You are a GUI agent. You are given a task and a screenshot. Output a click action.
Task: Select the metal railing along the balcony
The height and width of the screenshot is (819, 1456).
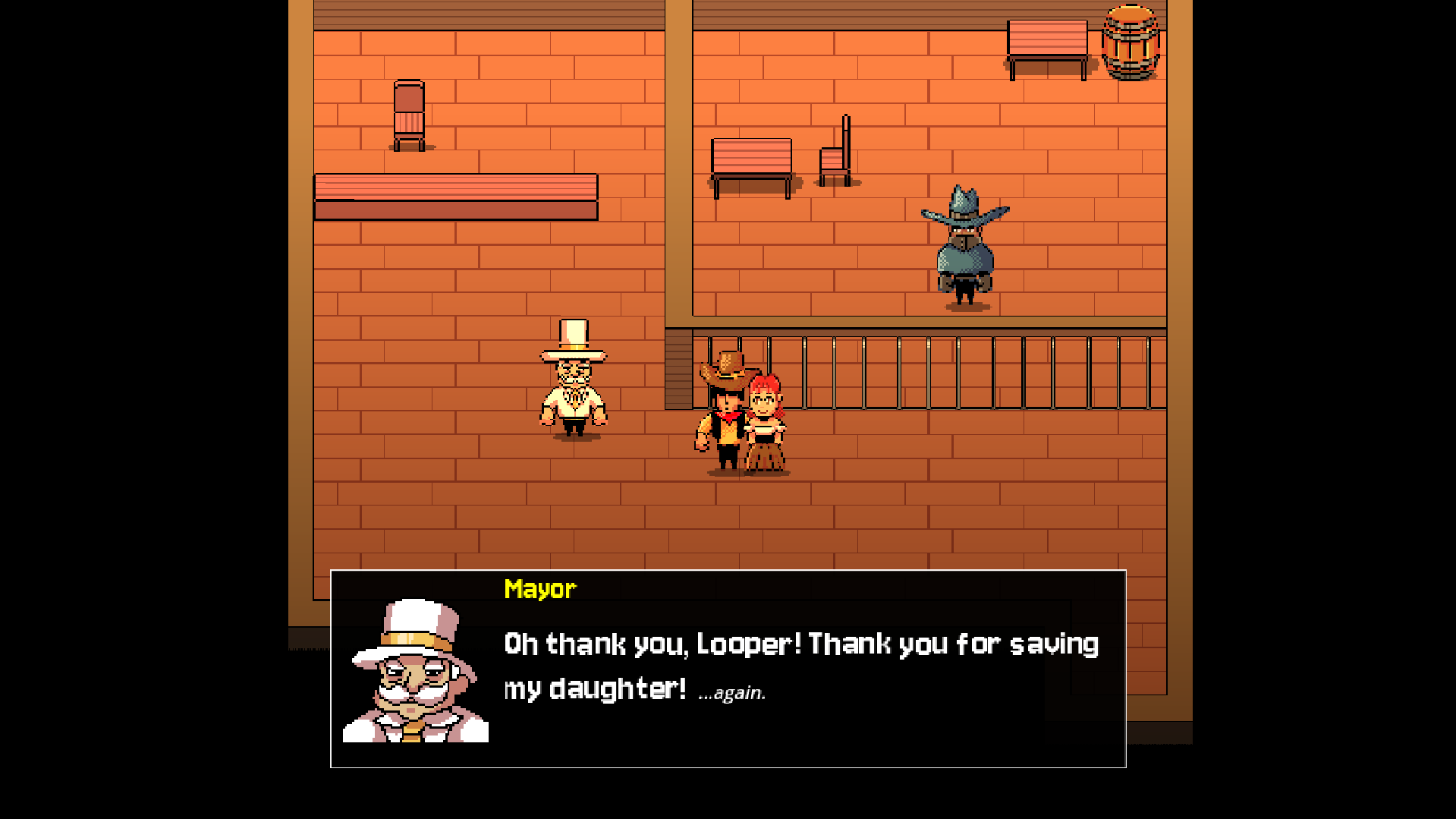coord(948,372)
